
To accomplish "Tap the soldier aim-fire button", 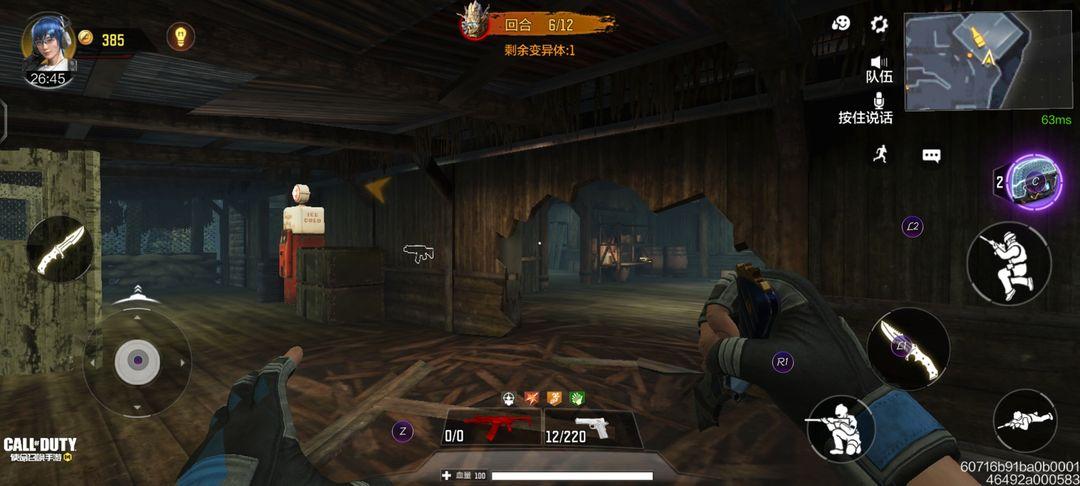I will tap(1008, 263).
